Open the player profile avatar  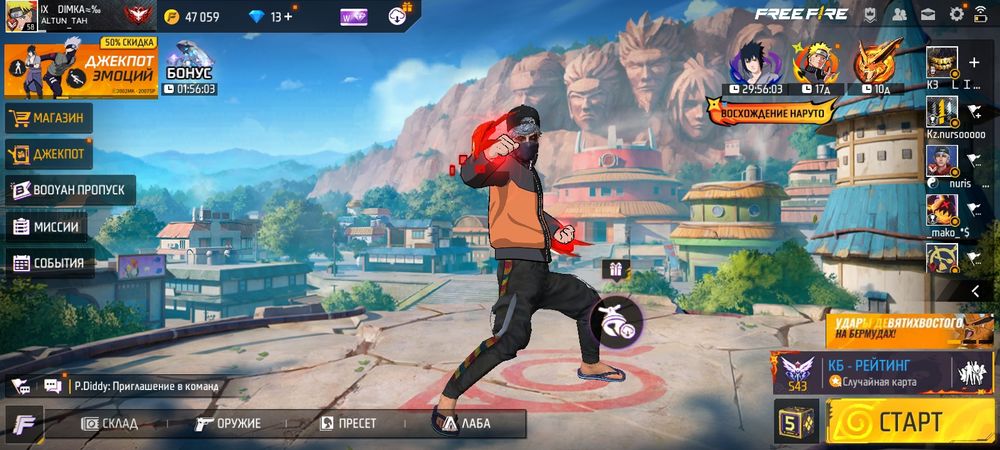pyautogui.click(x=21, y=15)
